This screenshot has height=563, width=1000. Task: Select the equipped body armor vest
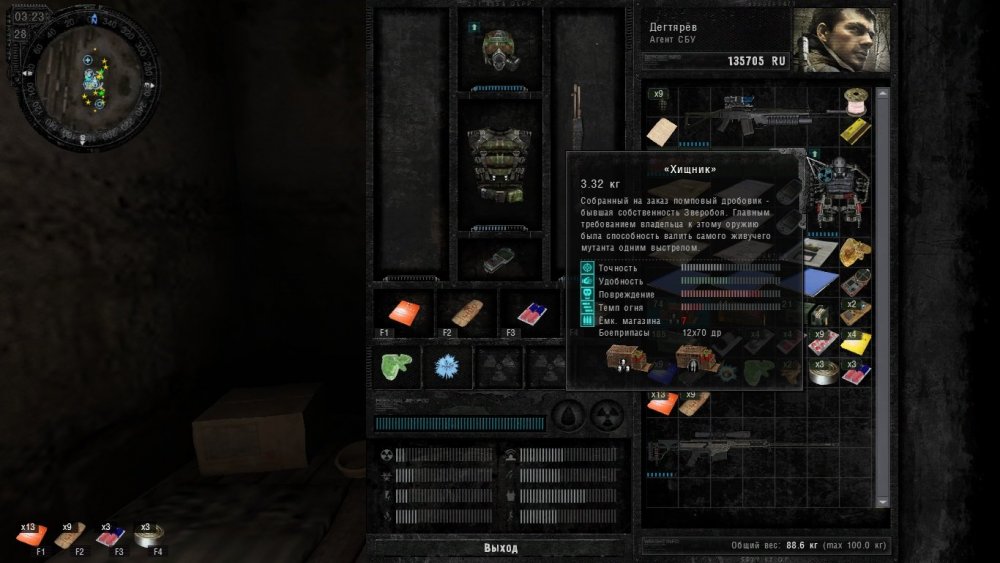coord(500,160)
